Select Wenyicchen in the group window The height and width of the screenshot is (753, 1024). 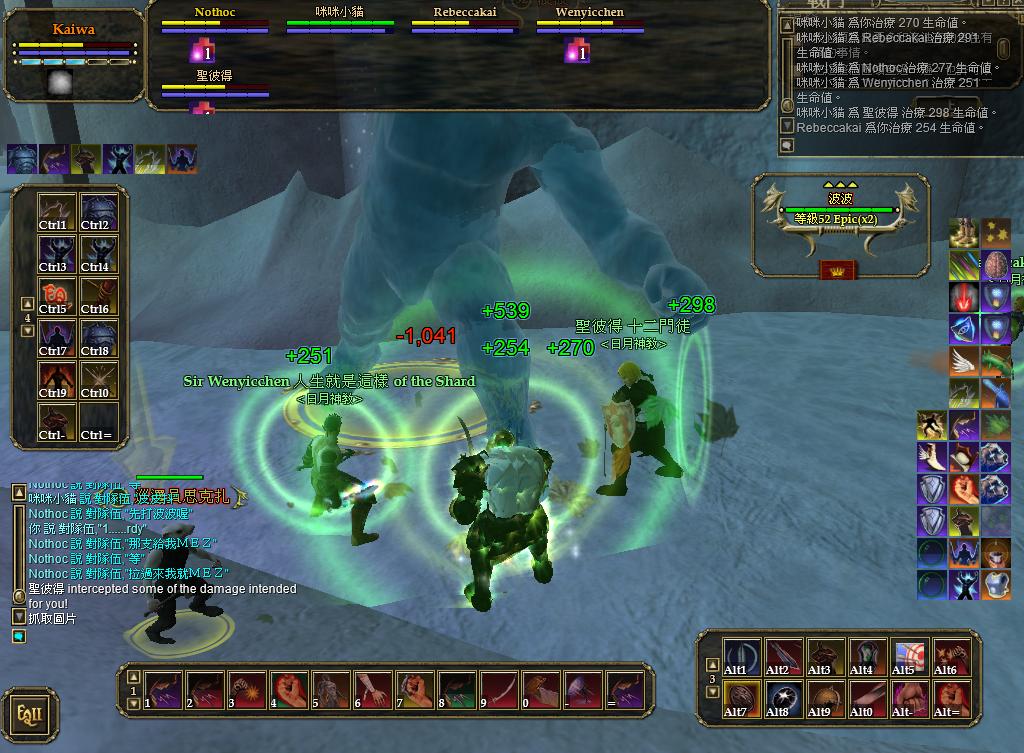(x=590, y=13)
